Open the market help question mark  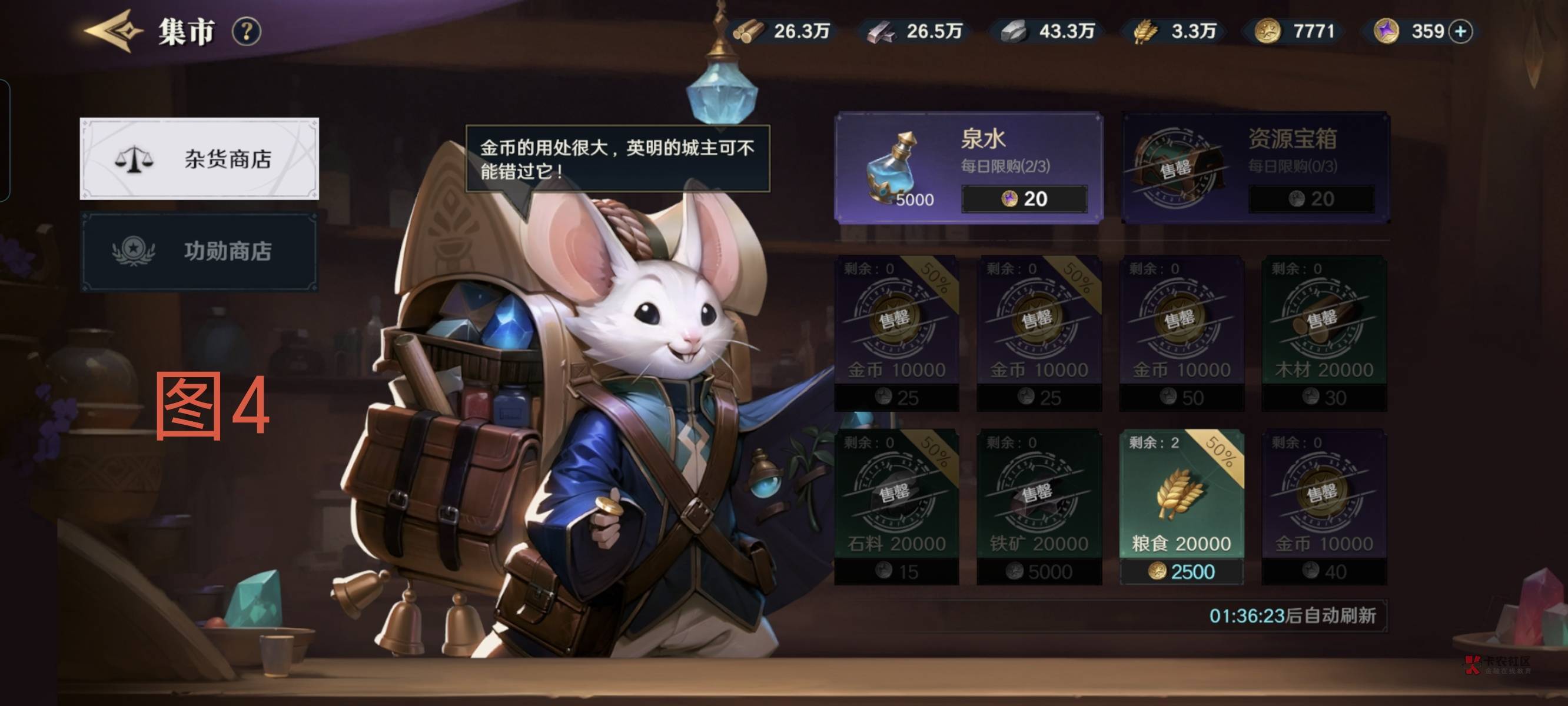247,31
